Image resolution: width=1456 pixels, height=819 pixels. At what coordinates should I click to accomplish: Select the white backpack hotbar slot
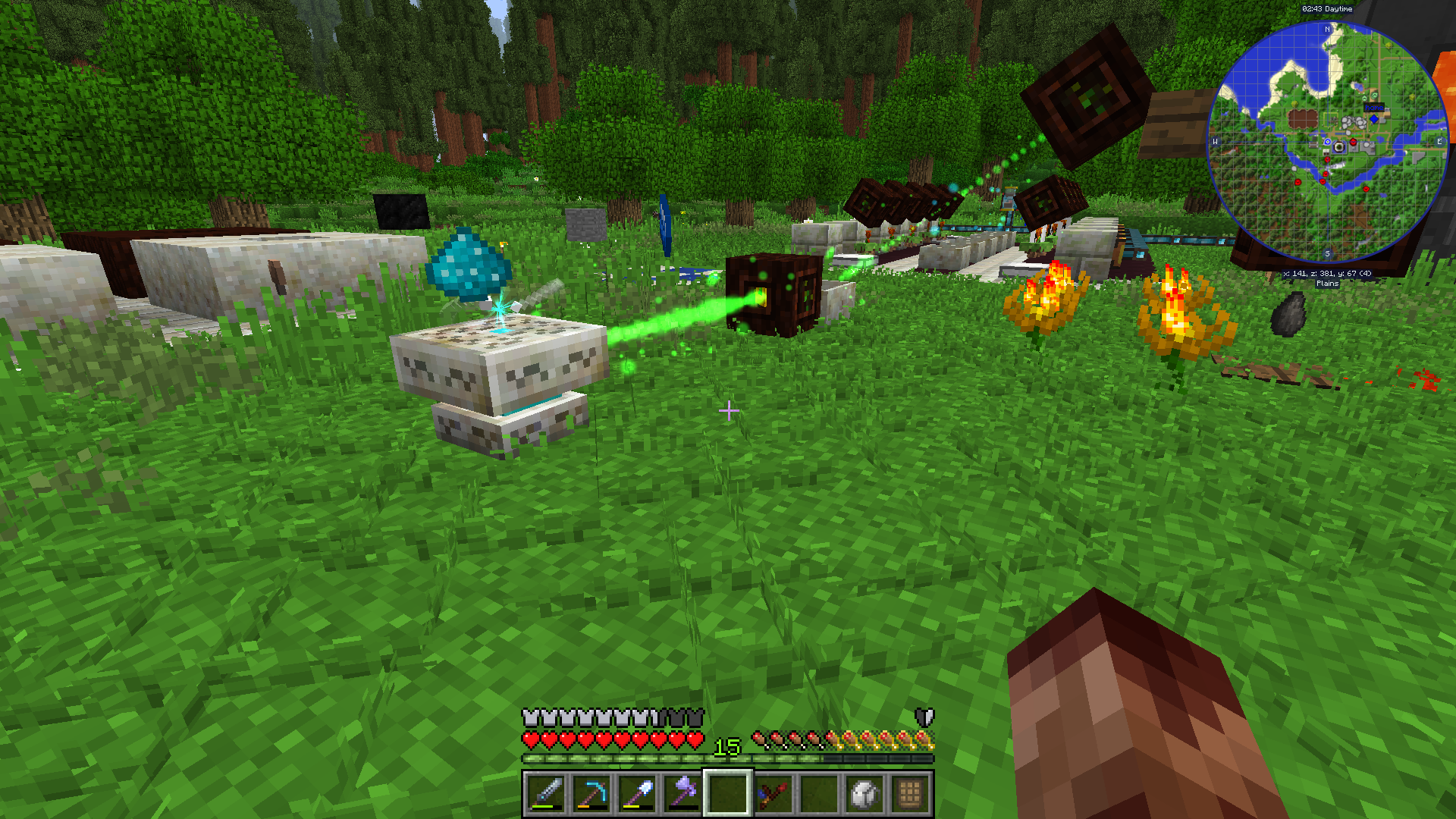point(864,793)
